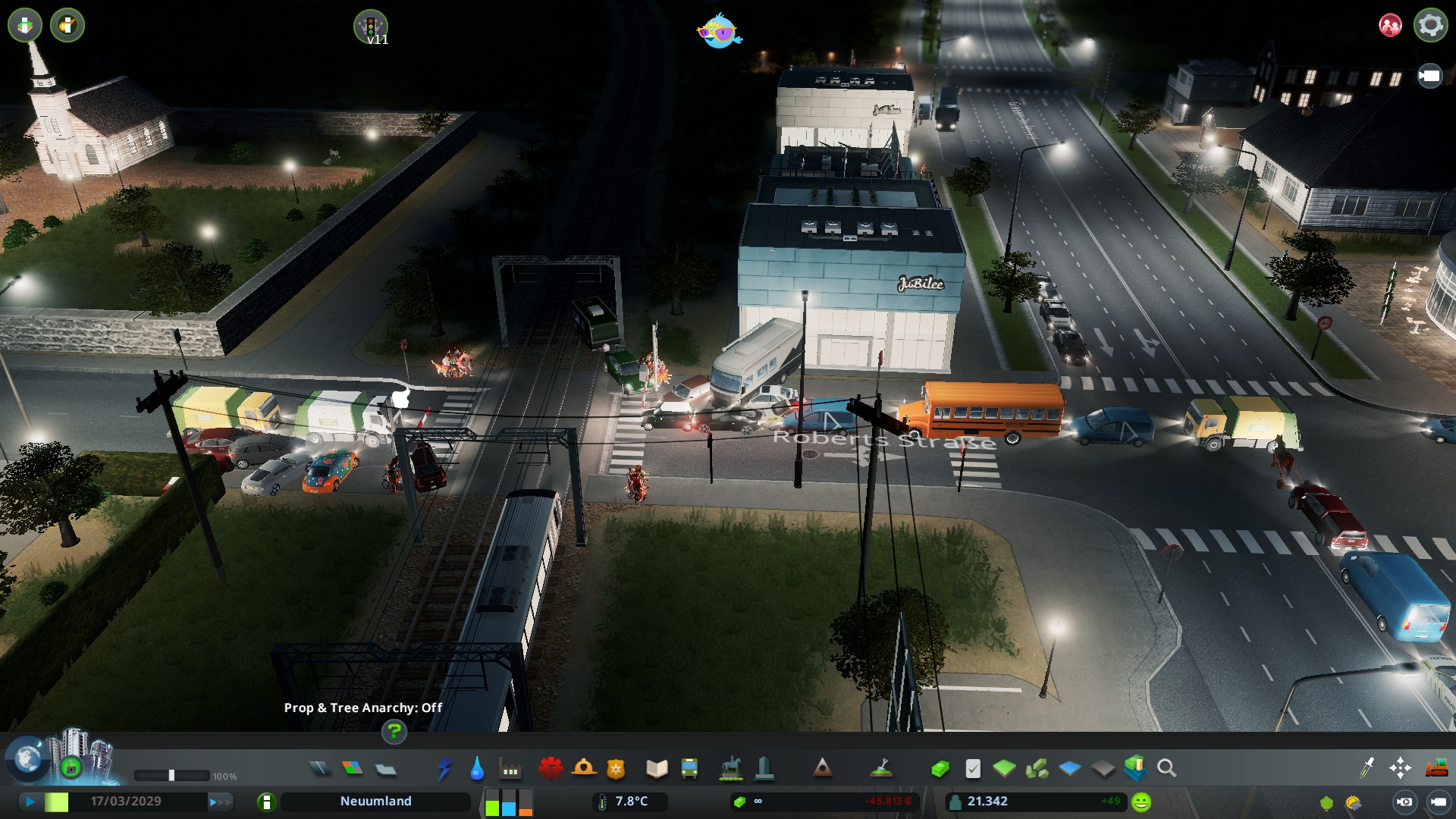Activate the bulldozer tool
The image size is (1456, 819).
click(1436, 769)
